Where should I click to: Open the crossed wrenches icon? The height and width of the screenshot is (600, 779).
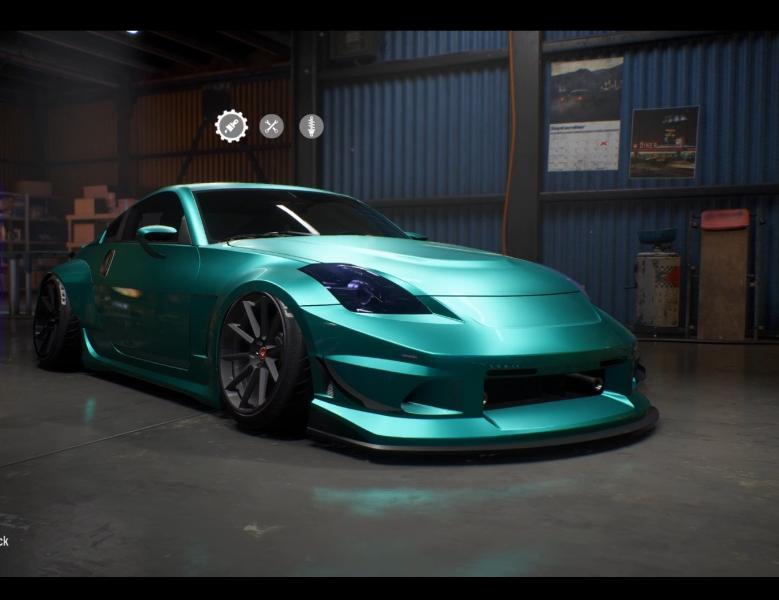271,126
